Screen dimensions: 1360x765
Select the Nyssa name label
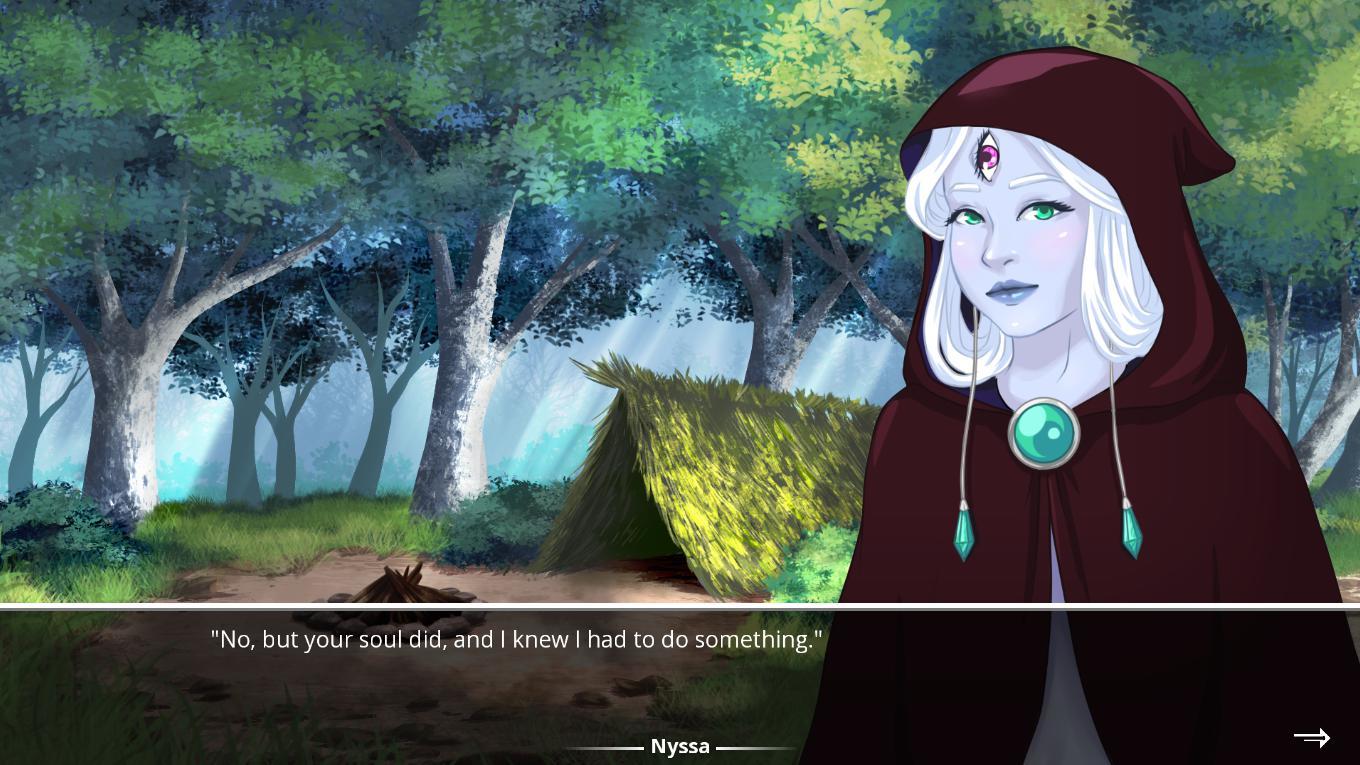click(681, 746)
